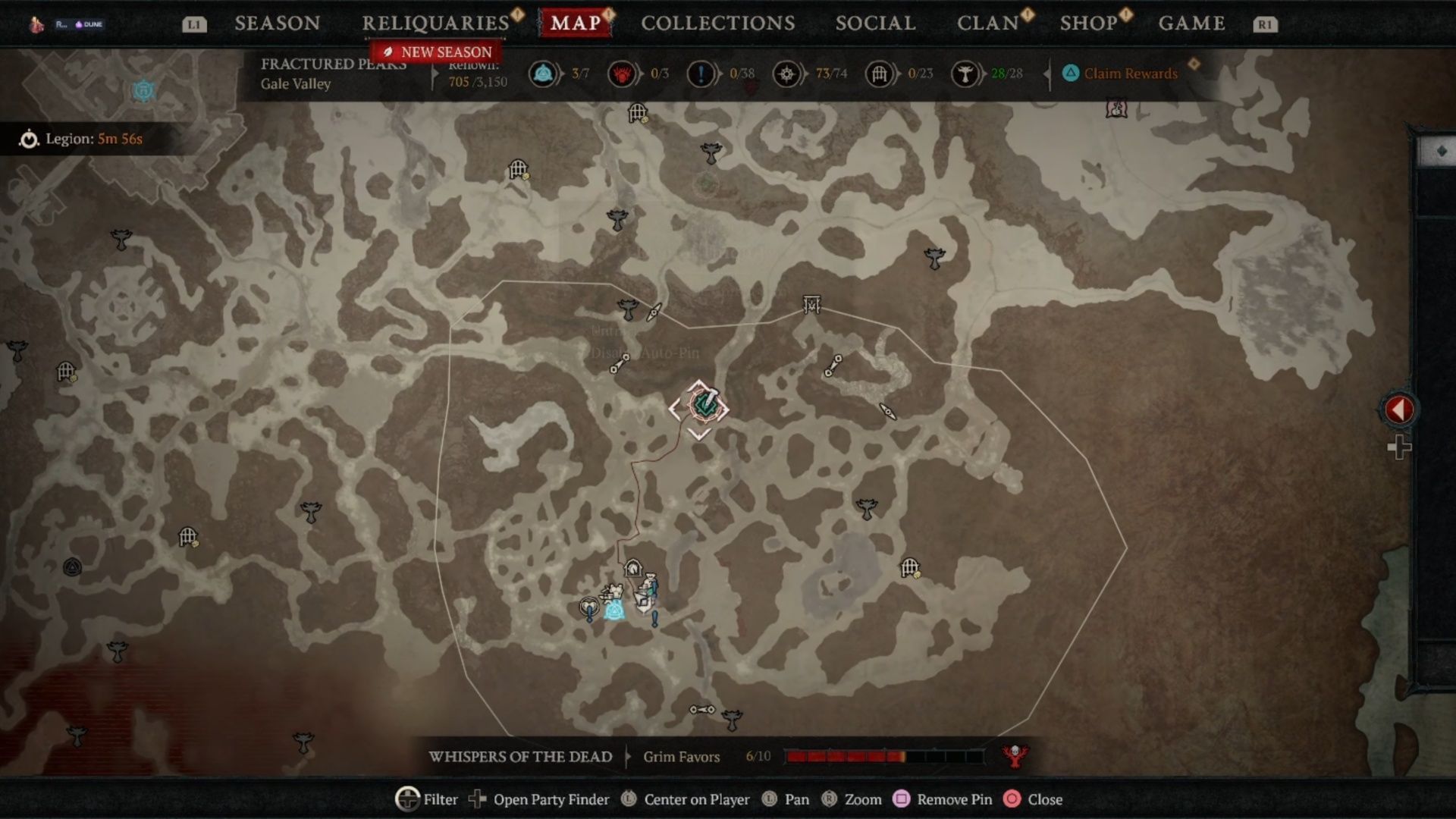The height and width of the screenshot is (819, 1456).
Task: Go to the Social tab
Action: (x=875, y=24)
